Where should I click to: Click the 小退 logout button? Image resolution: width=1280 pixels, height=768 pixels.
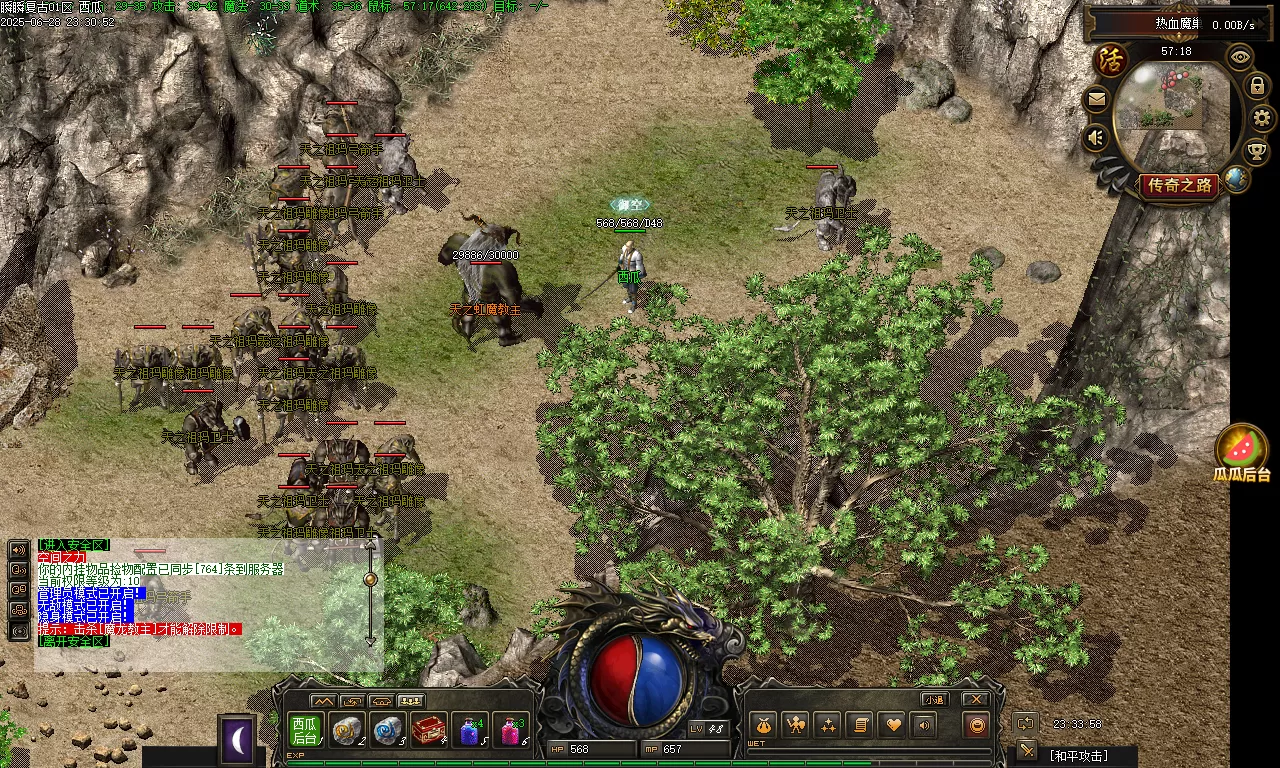935,699
